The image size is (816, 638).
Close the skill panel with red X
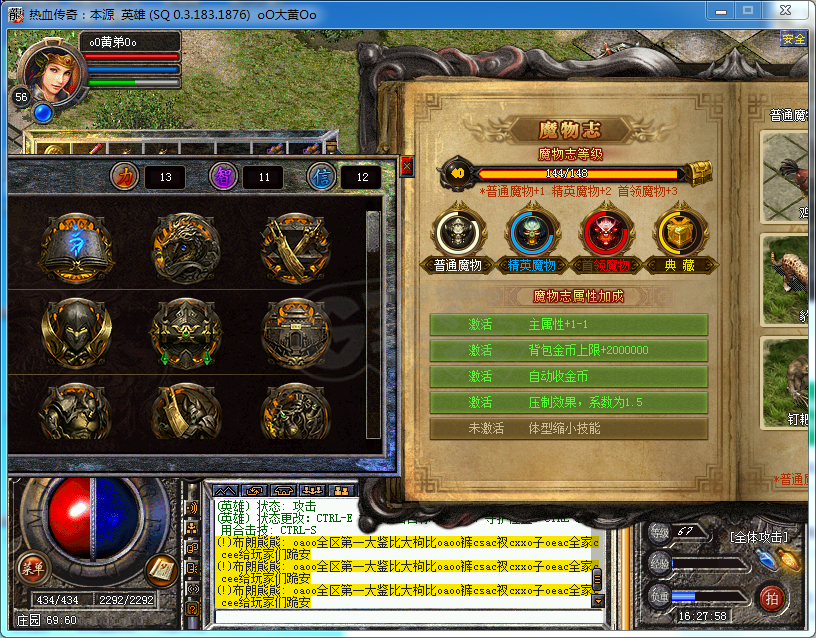tap(407, 166)
